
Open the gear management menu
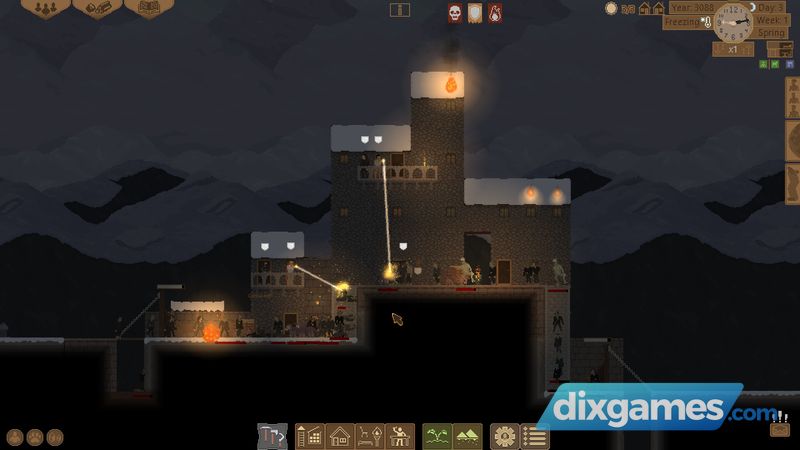coord(505,436)
